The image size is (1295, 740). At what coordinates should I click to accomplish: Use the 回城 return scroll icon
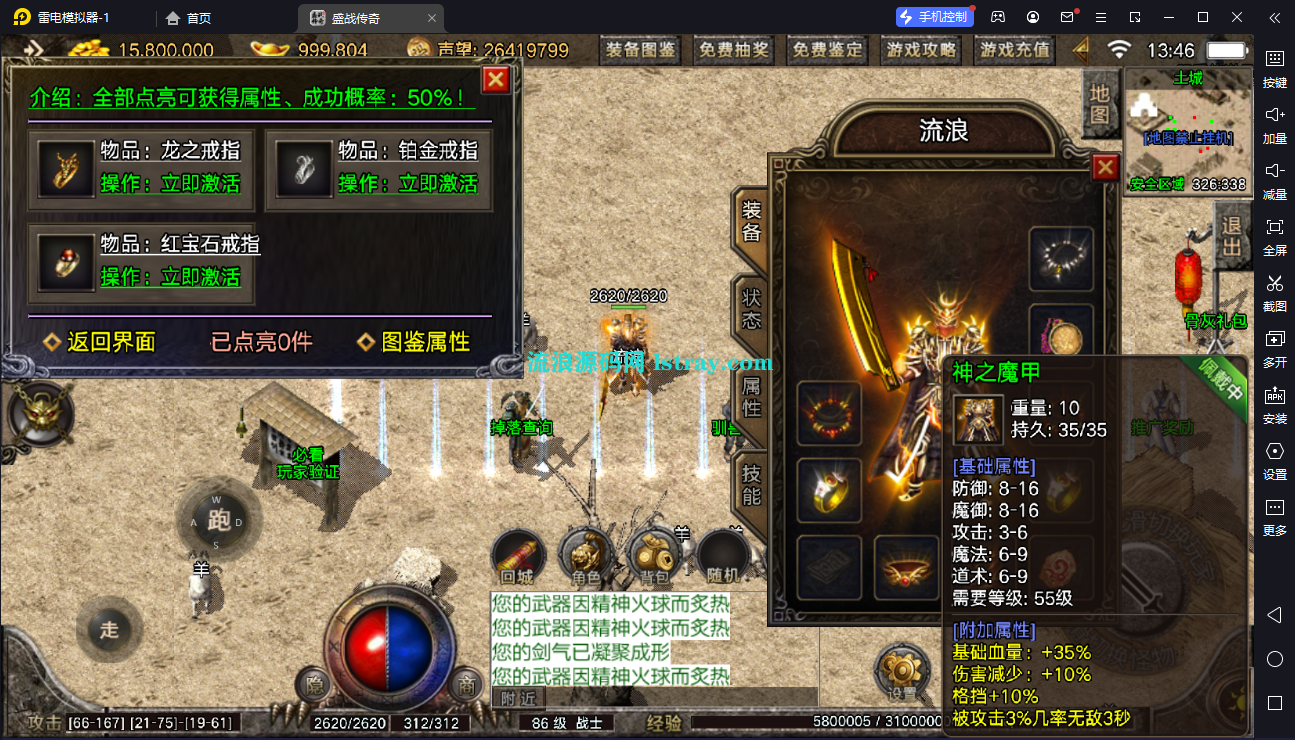(518, 555)
